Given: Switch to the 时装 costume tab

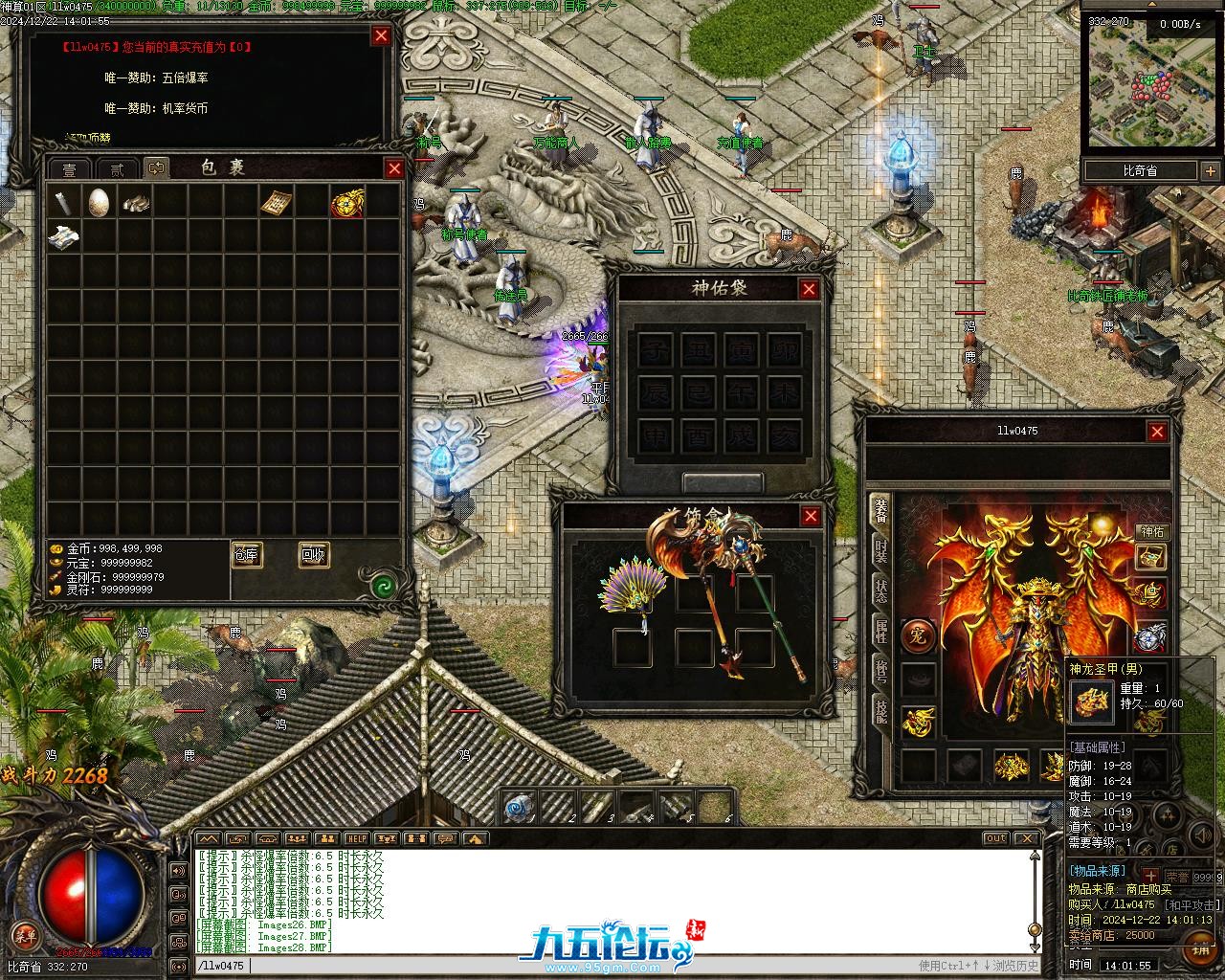Looking at the screenshot, I should pyautogui.click(x=880, y=553).
